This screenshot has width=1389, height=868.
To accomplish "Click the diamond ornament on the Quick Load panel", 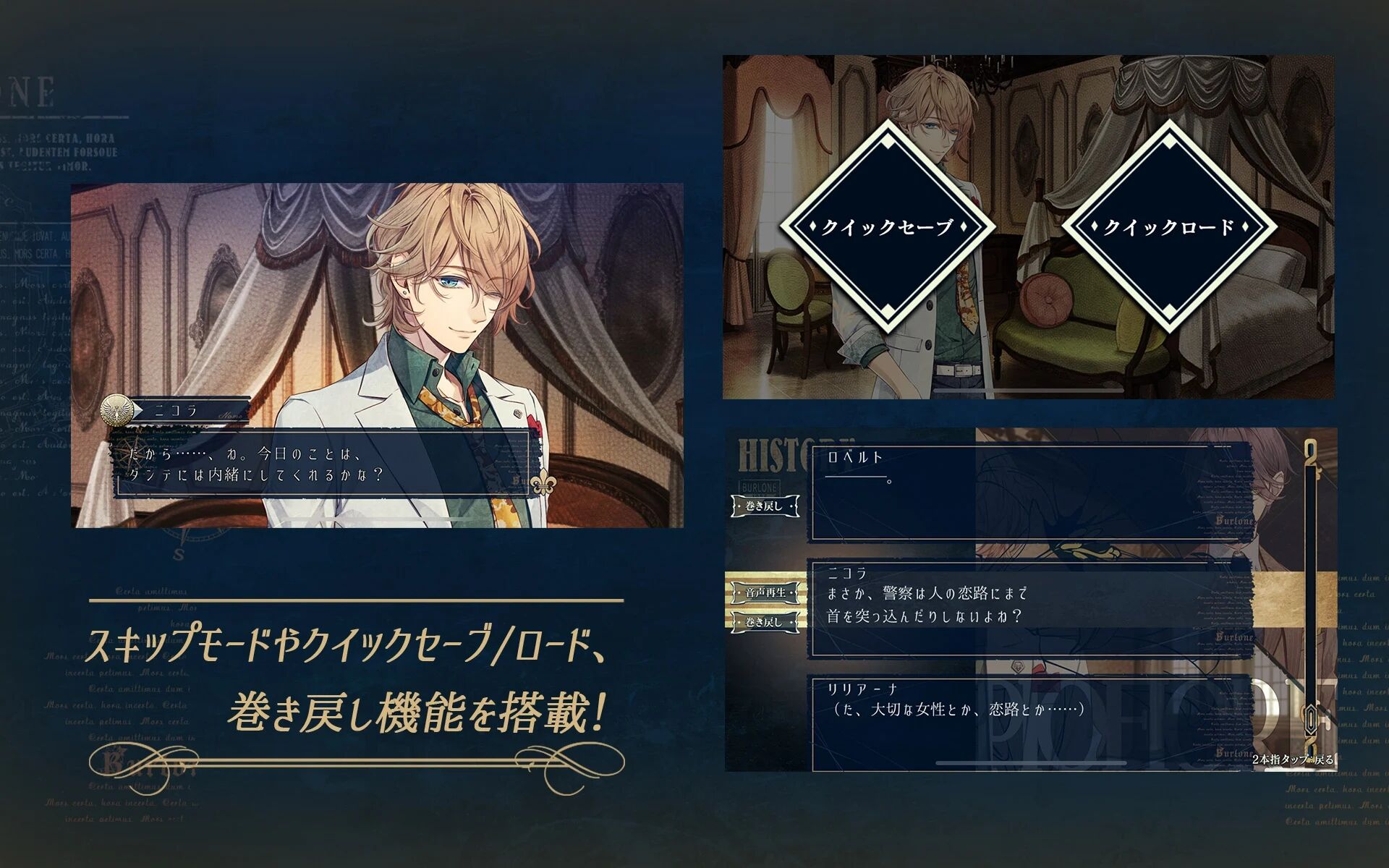I will coord(1170,142).
